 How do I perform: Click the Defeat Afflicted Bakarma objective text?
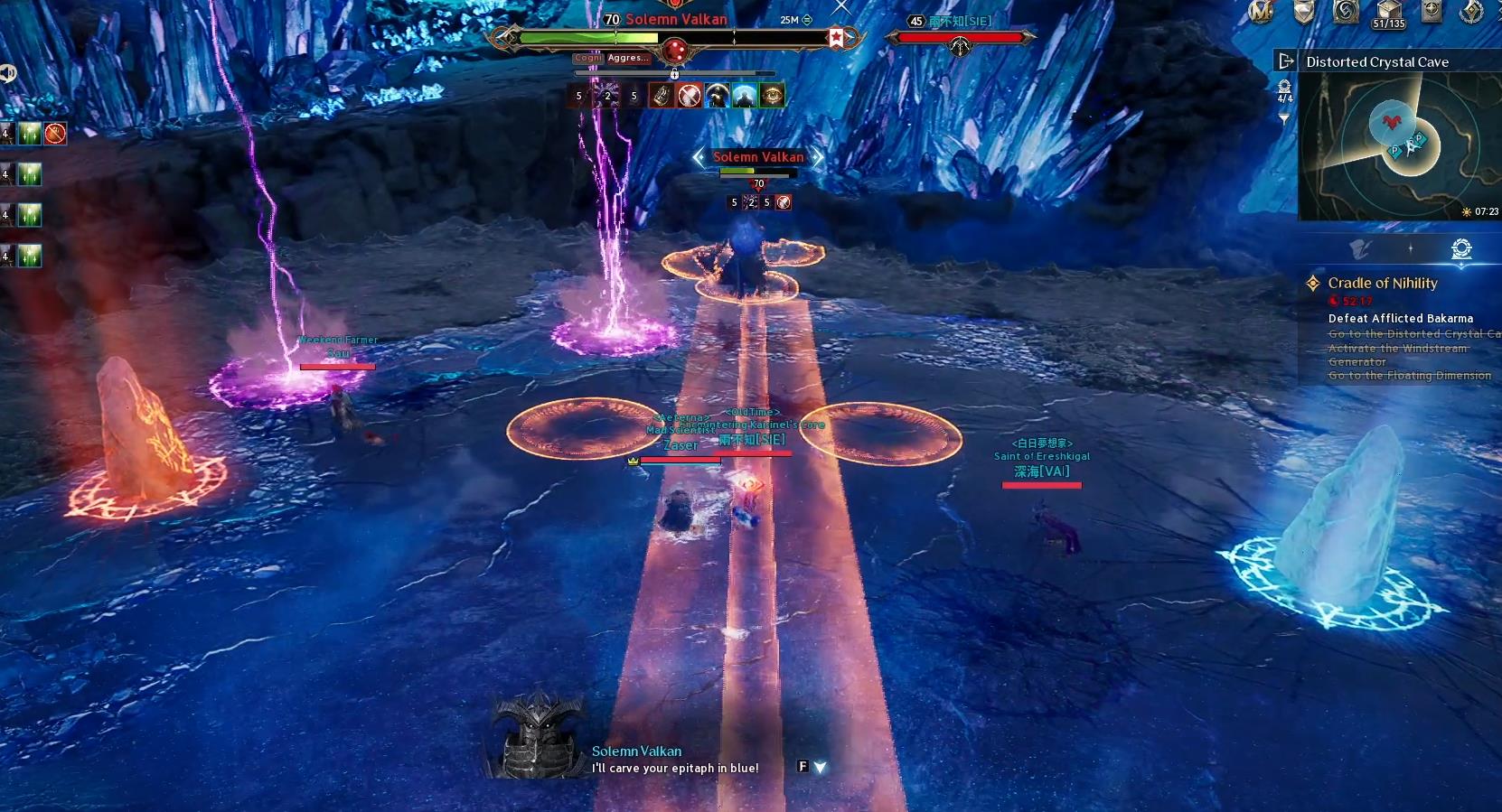(1400, 318)
